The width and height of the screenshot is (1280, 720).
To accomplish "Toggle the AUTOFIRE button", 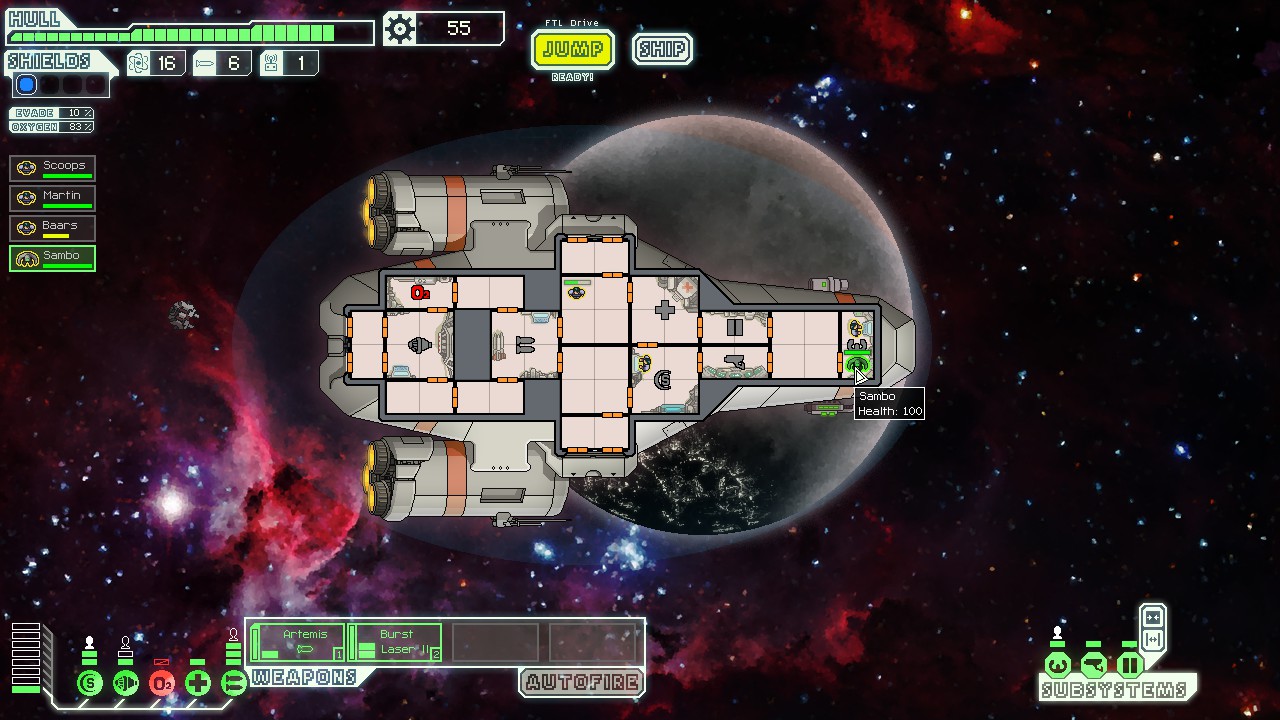I will (581, 683).
